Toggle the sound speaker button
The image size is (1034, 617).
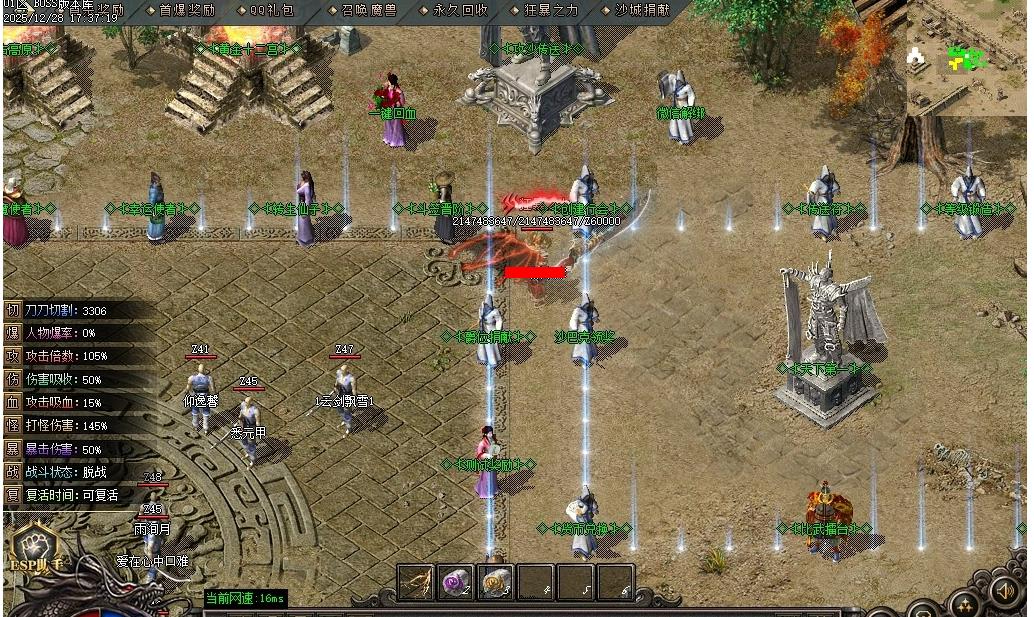(x=1005, y=593)
